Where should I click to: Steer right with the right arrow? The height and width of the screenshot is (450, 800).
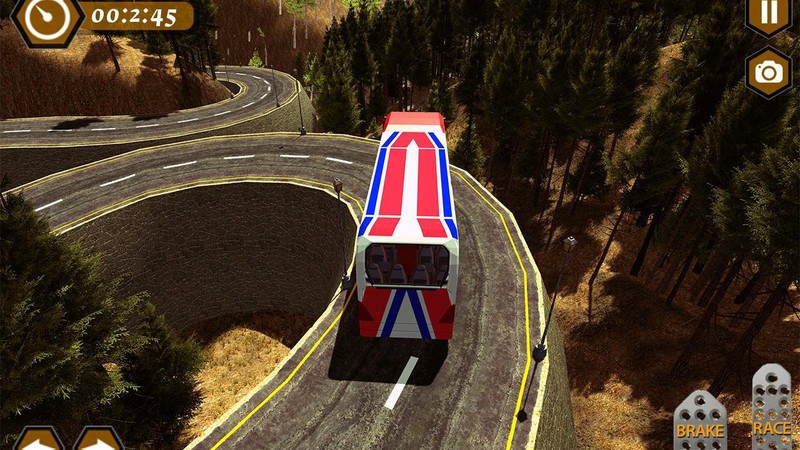click(x=100, y=440)
